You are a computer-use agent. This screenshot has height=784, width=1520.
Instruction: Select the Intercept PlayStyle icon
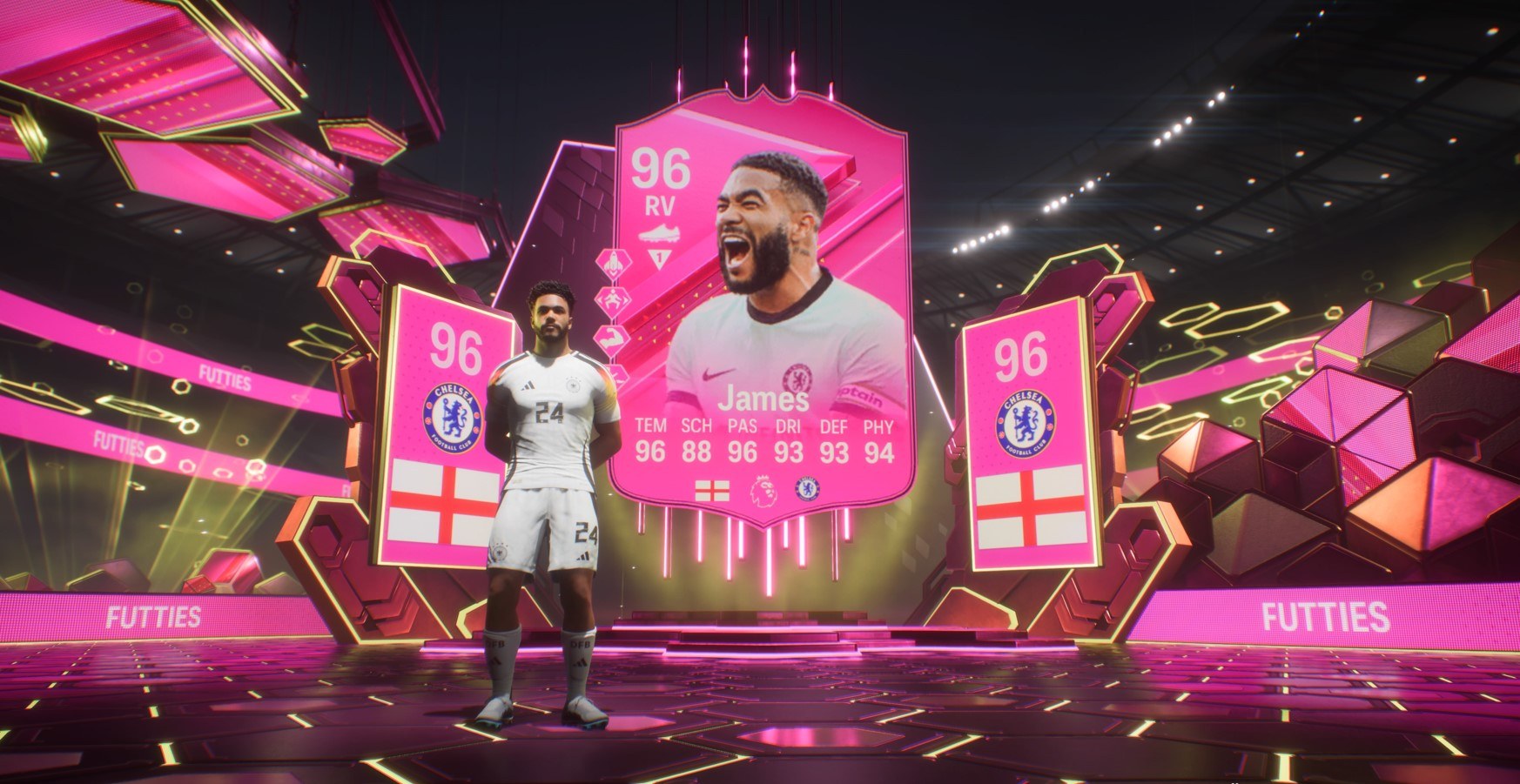[x=611, y=298]
